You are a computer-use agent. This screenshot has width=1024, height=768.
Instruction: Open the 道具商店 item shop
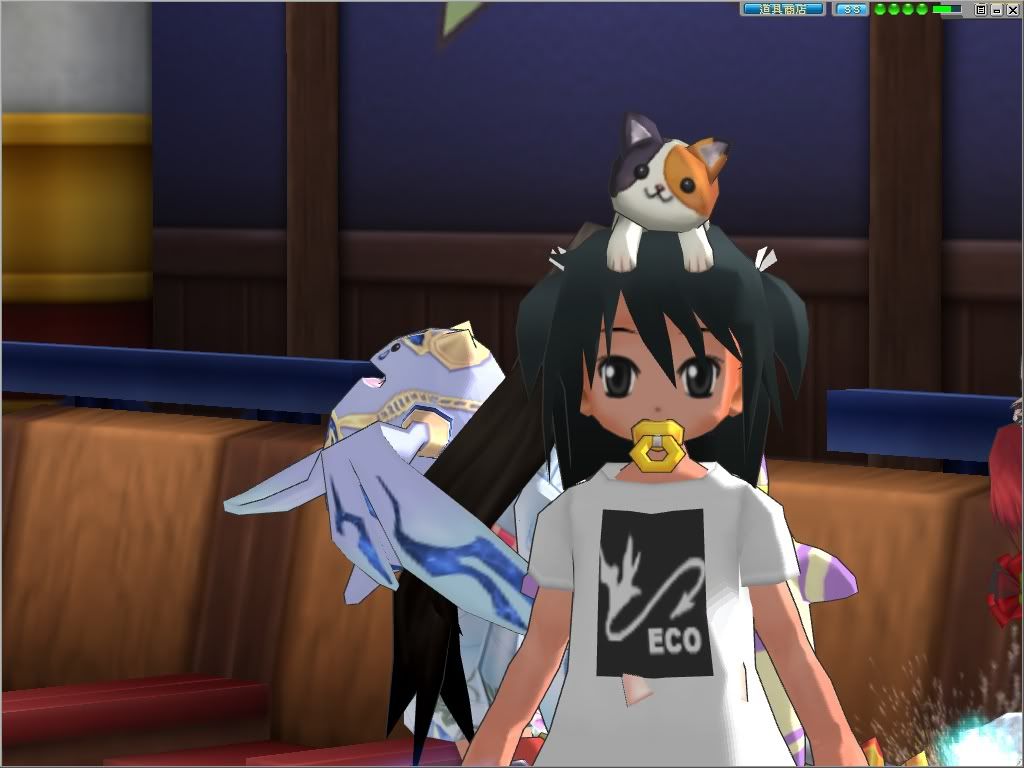pyautogui.click(x=782, y=9)
